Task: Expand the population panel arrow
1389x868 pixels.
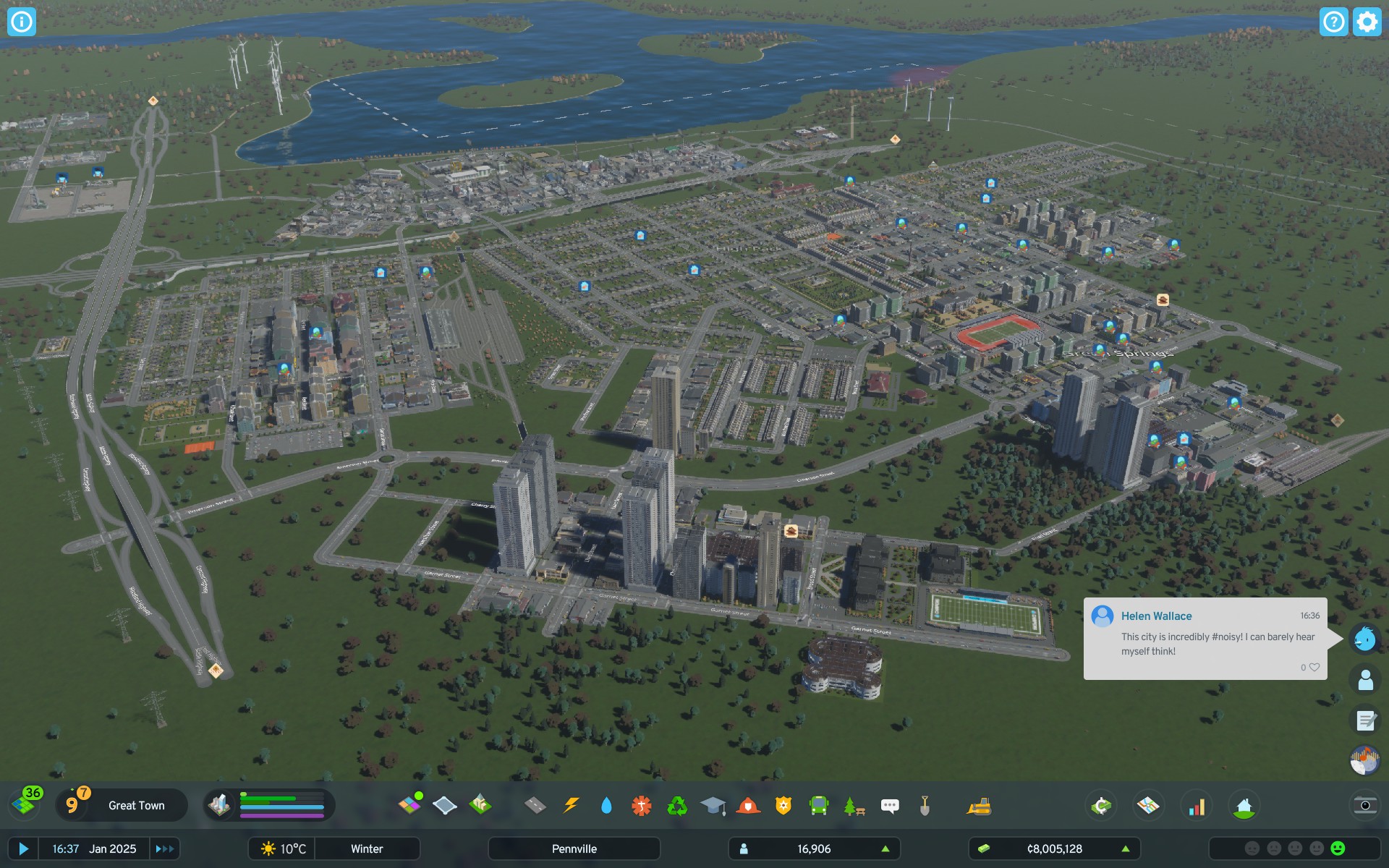Action: pyautogui.click(x=886, y=848)
